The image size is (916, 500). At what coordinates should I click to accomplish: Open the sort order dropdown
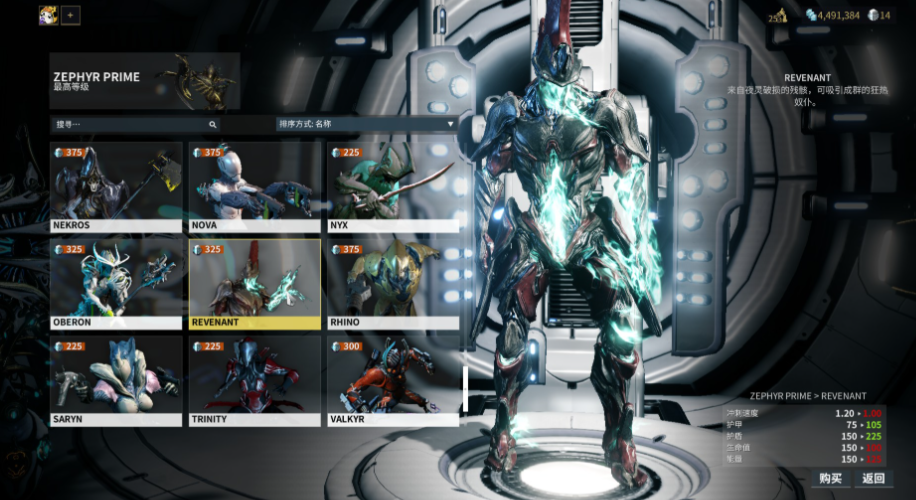click(366, 124)
